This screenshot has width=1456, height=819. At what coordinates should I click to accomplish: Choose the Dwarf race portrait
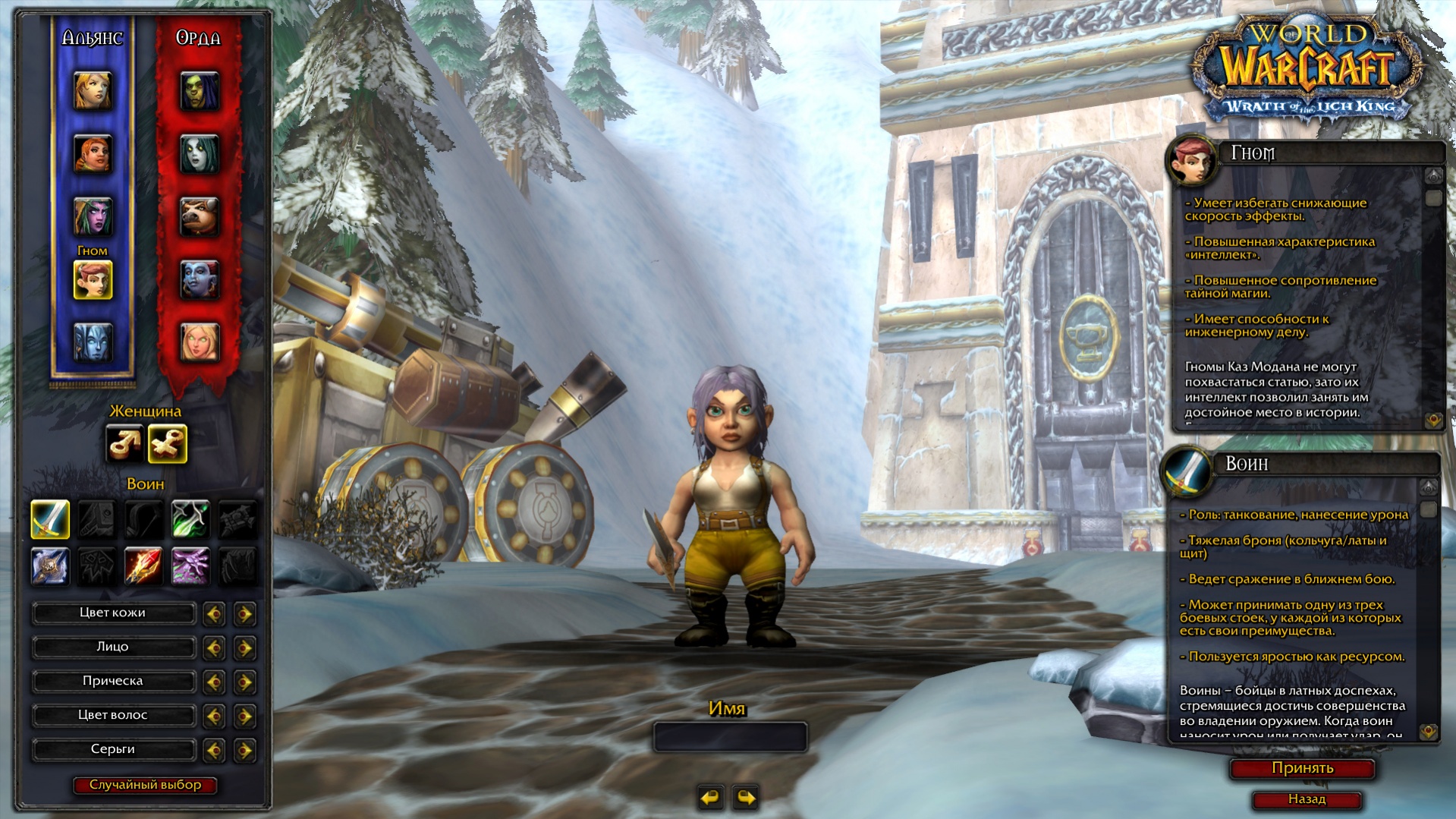coord(93,154)
